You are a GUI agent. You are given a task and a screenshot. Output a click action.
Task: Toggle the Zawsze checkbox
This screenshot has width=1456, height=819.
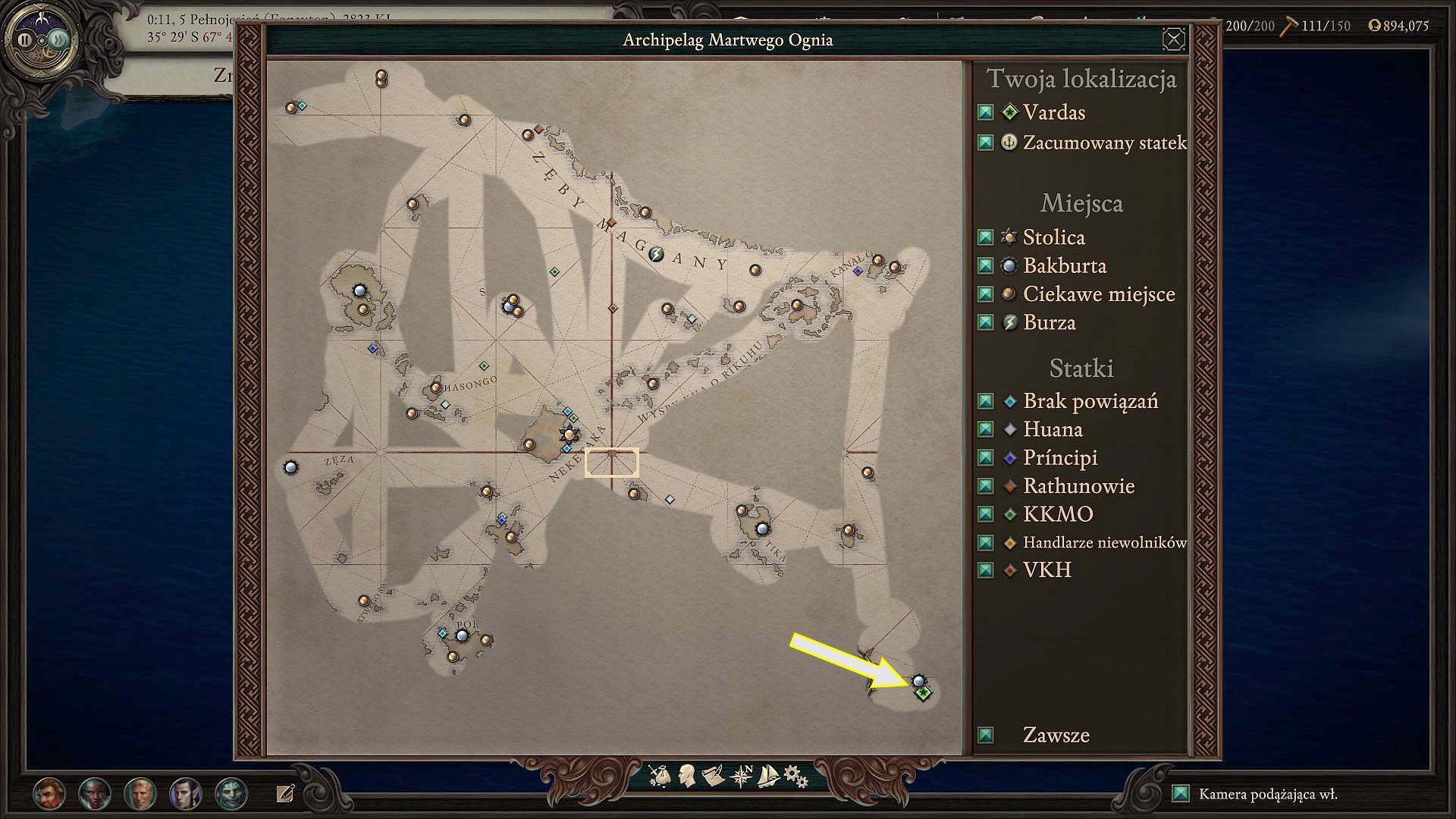[x=985, y=735]
